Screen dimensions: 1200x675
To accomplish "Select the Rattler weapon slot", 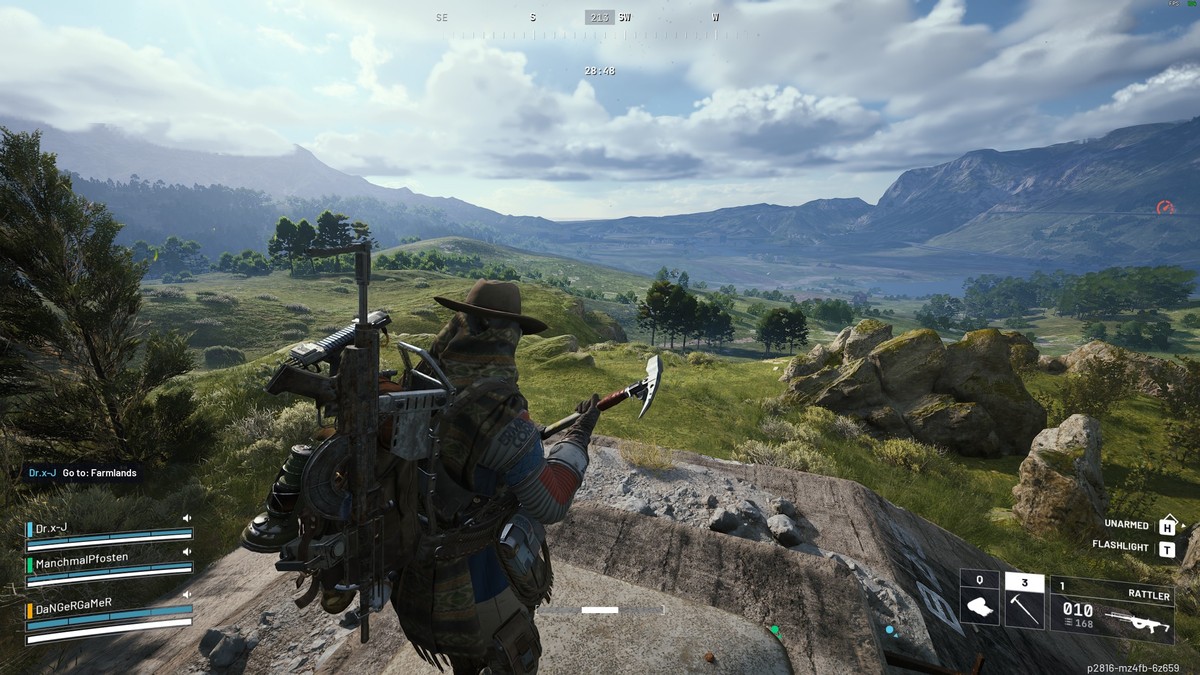I will [1110, 611].
